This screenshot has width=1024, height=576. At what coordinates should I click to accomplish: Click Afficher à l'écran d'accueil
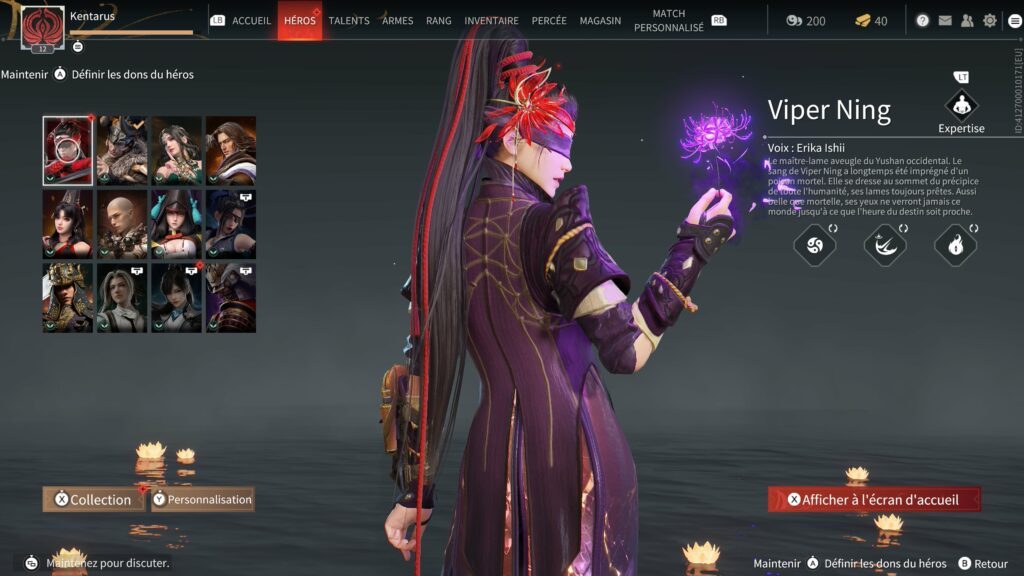point(874,499)
